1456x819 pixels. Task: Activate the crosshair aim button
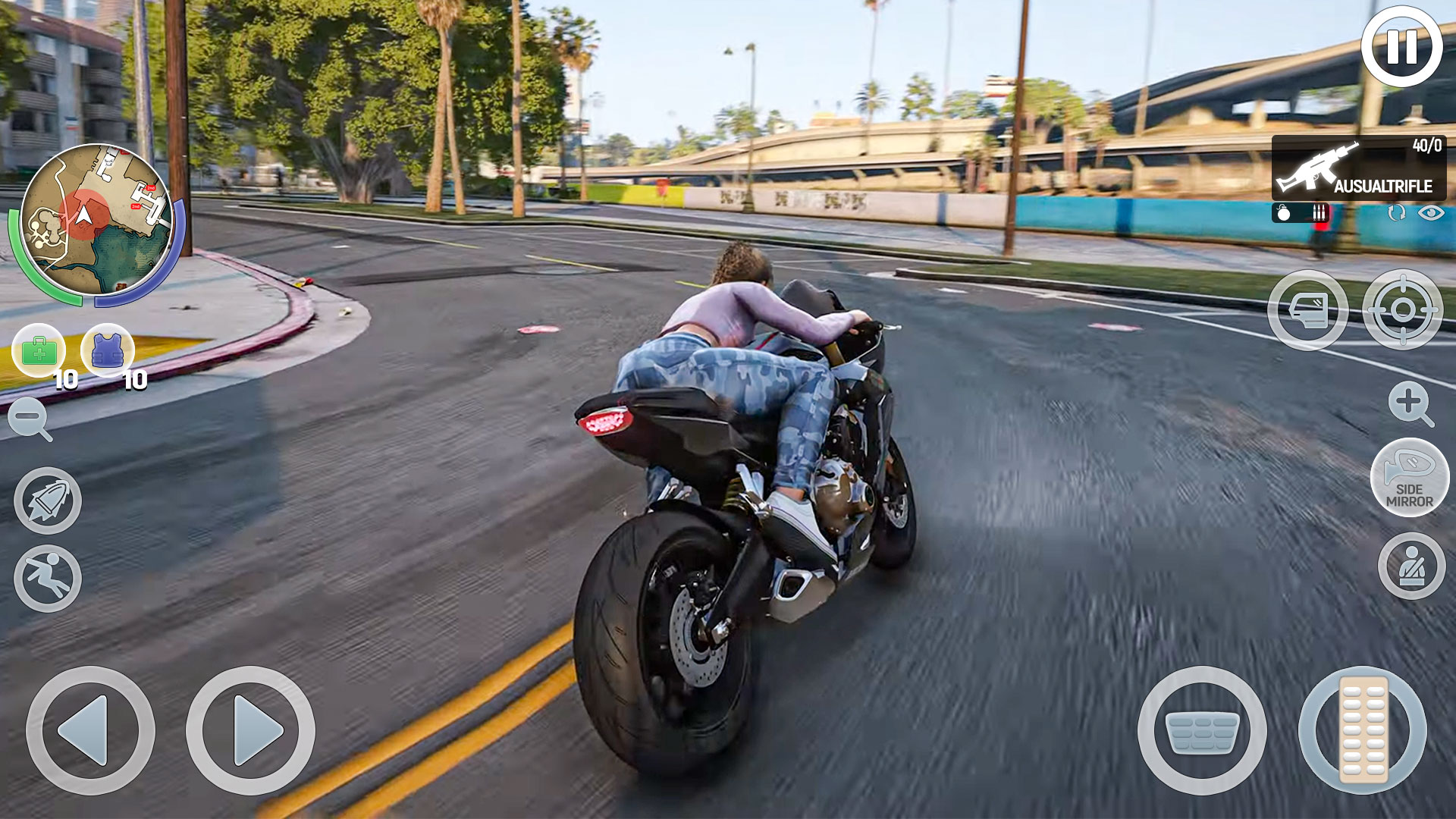(1402, 310)
